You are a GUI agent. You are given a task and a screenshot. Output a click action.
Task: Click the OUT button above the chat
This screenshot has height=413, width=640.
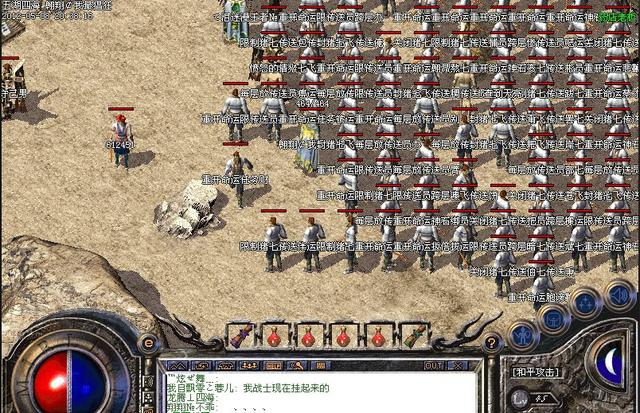433,365
